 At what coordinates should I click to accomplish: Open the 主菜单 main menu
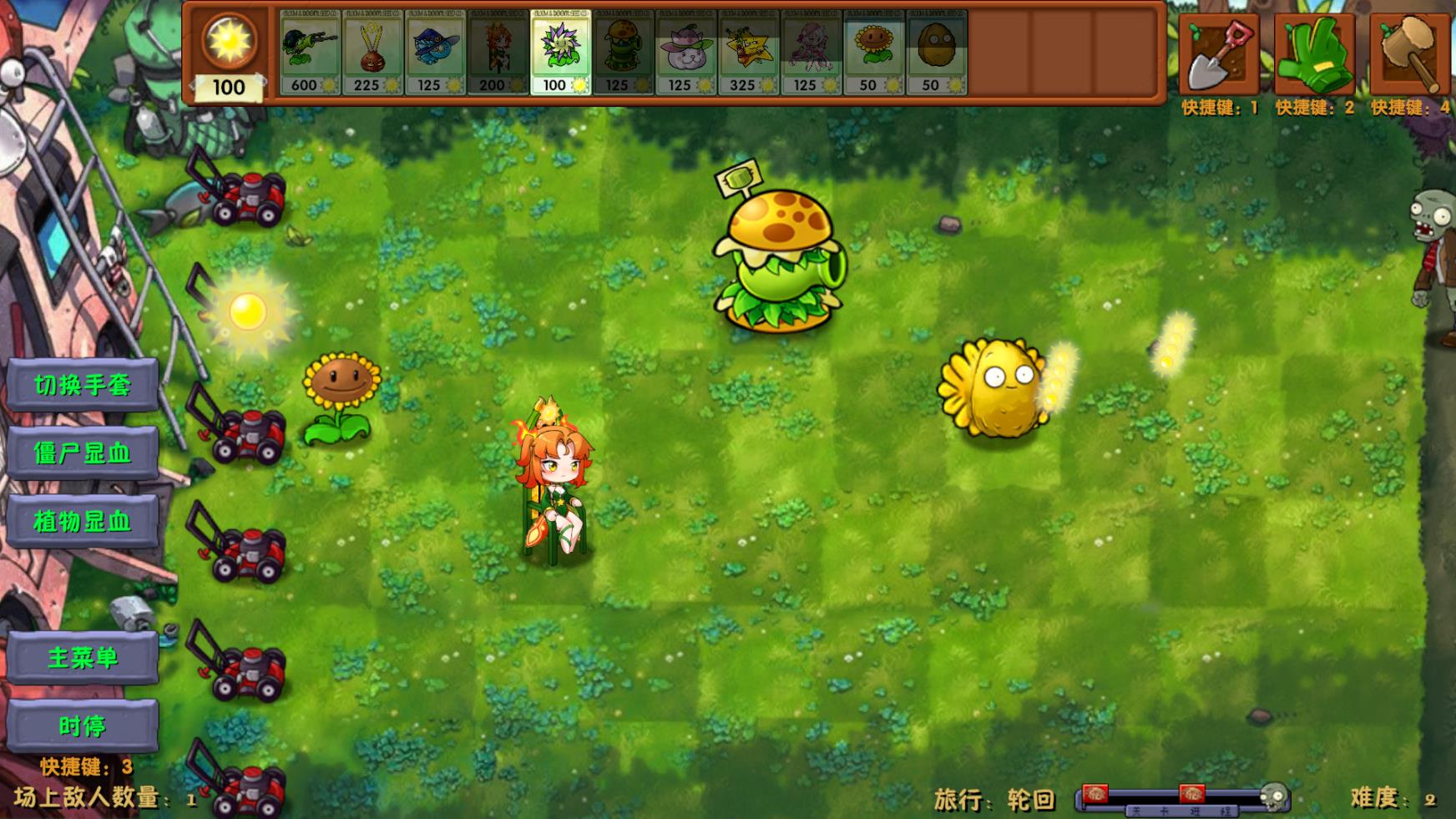click(x=82, y=658)
